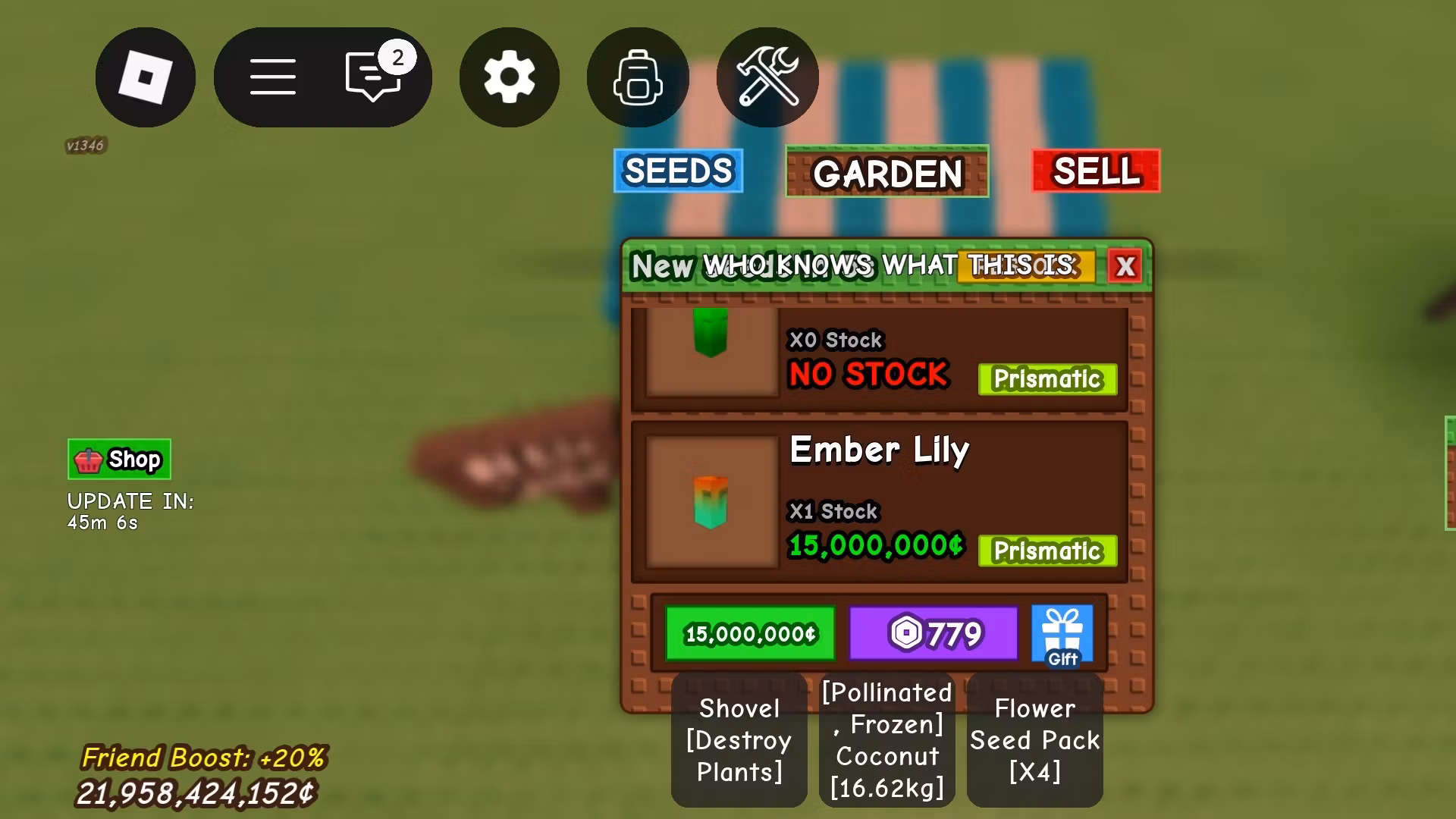This screenshot has width=1456, height=819.
Task: Open the backpack inventory
Action: (637, 77)
